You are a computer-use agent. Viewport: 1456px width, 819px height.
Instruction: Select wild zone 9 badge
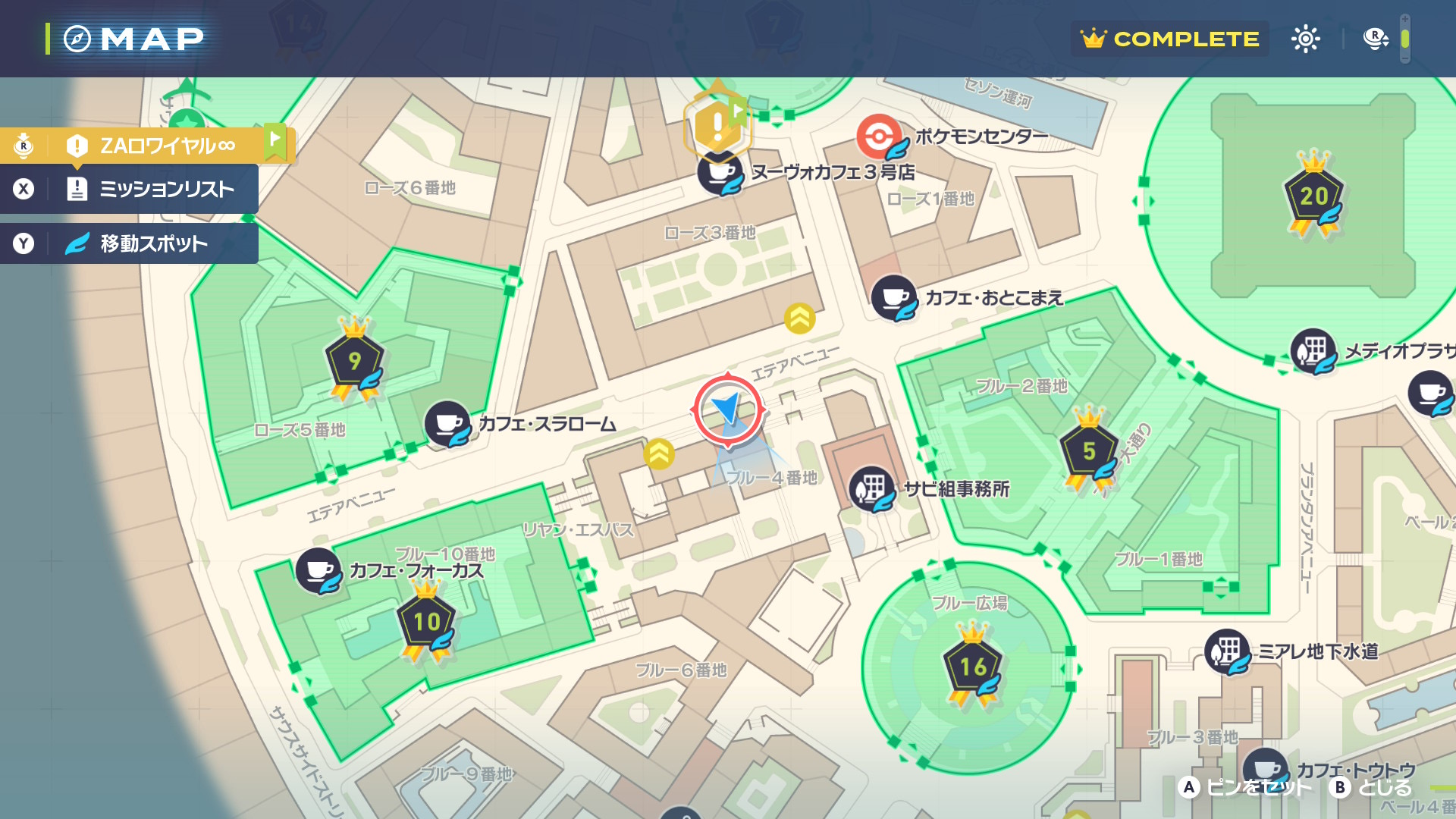[354, 361]
